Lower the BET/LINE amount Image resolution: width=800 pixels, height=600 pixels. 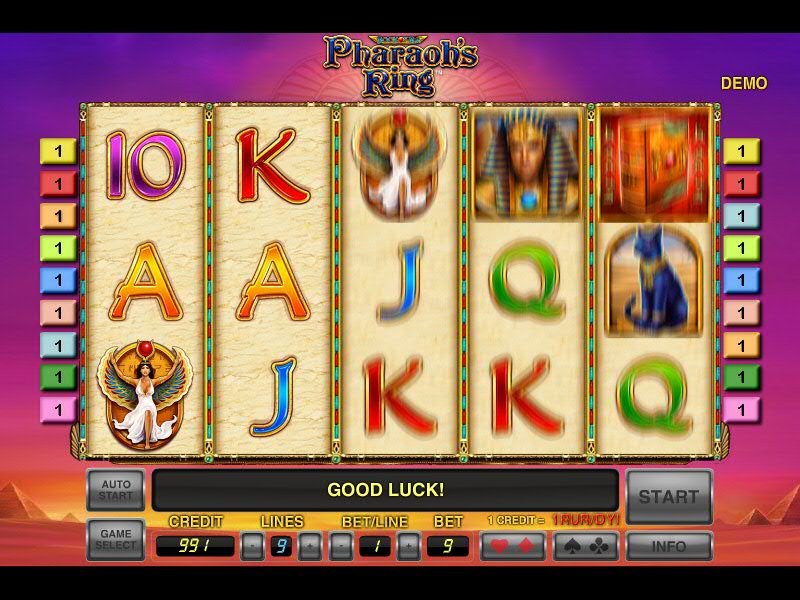(x=342, y=547)
